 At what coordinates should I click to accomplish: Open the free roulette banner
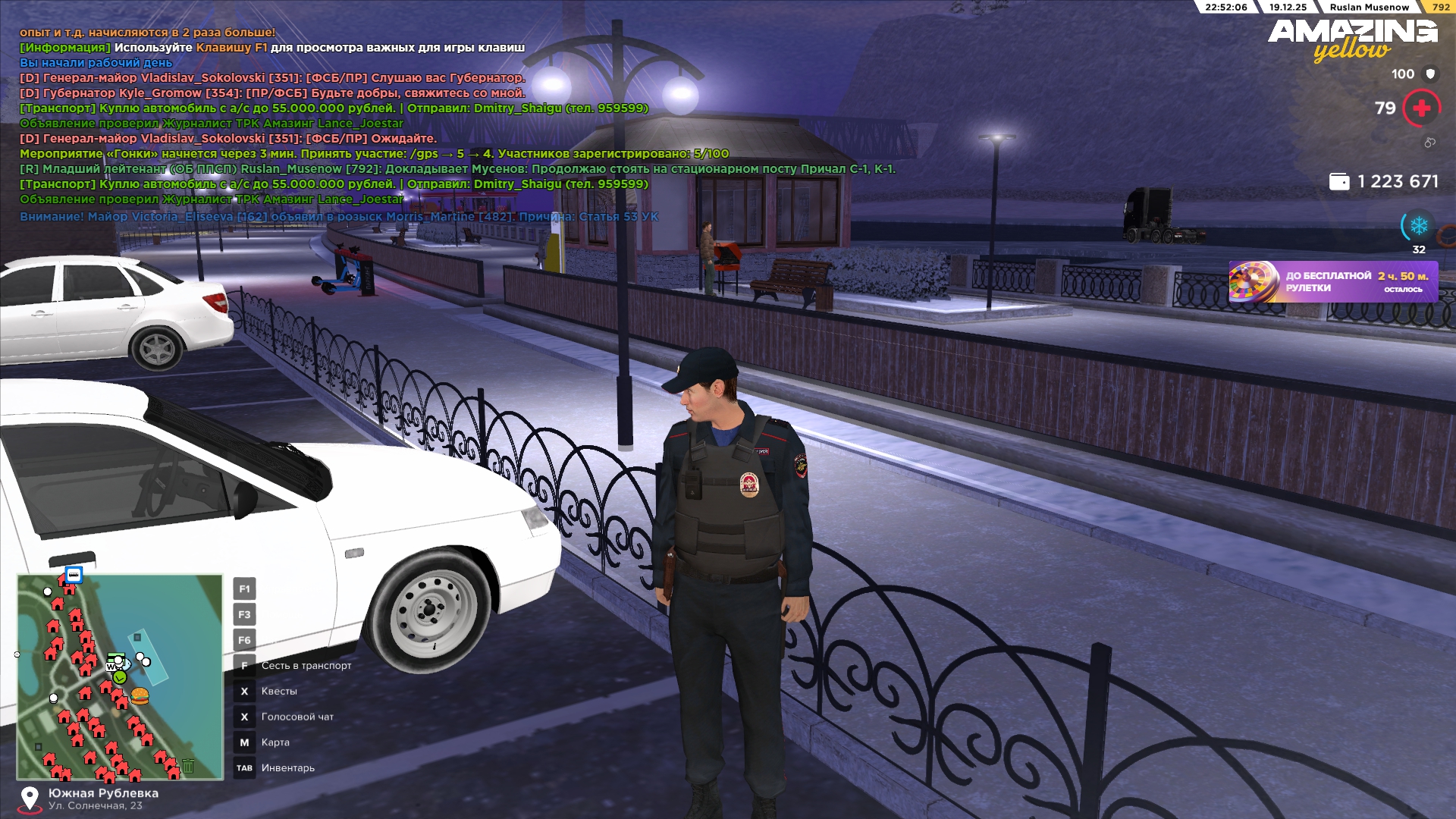(x=1332, y=282)
